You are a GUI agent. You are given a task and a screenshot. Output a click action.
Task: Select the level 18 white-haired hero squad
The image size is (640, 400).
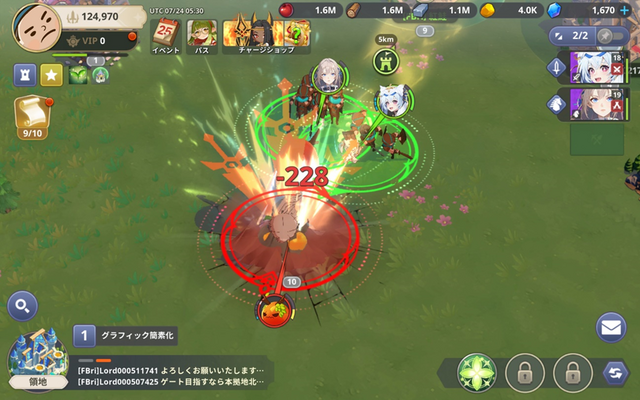[597, 68]
